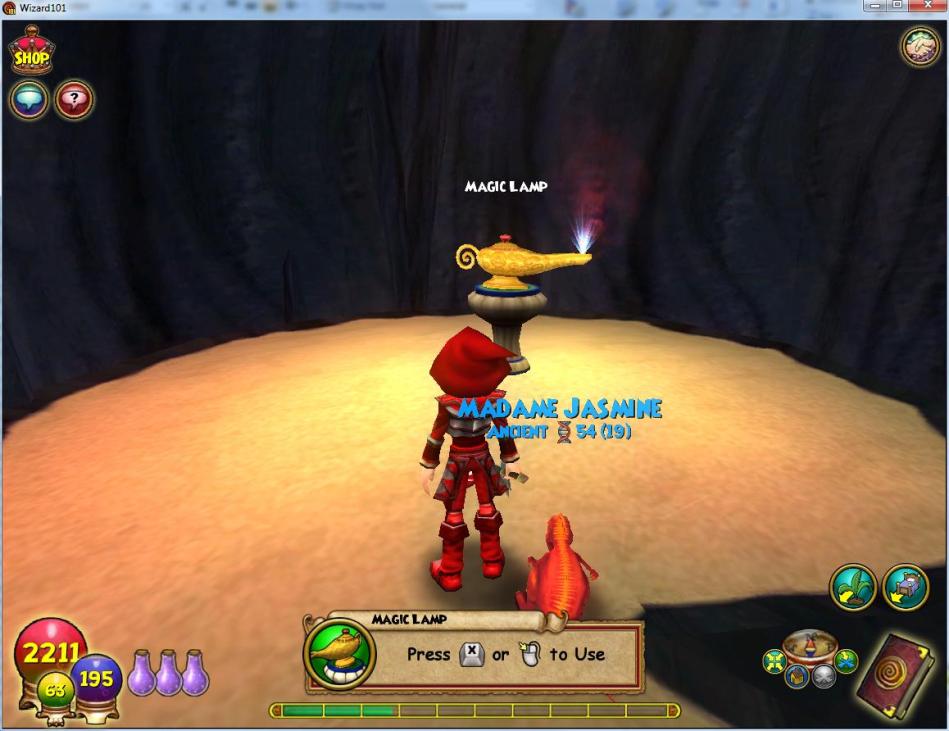
Task: Minimize the Wizard101 window
Action: 875,7
